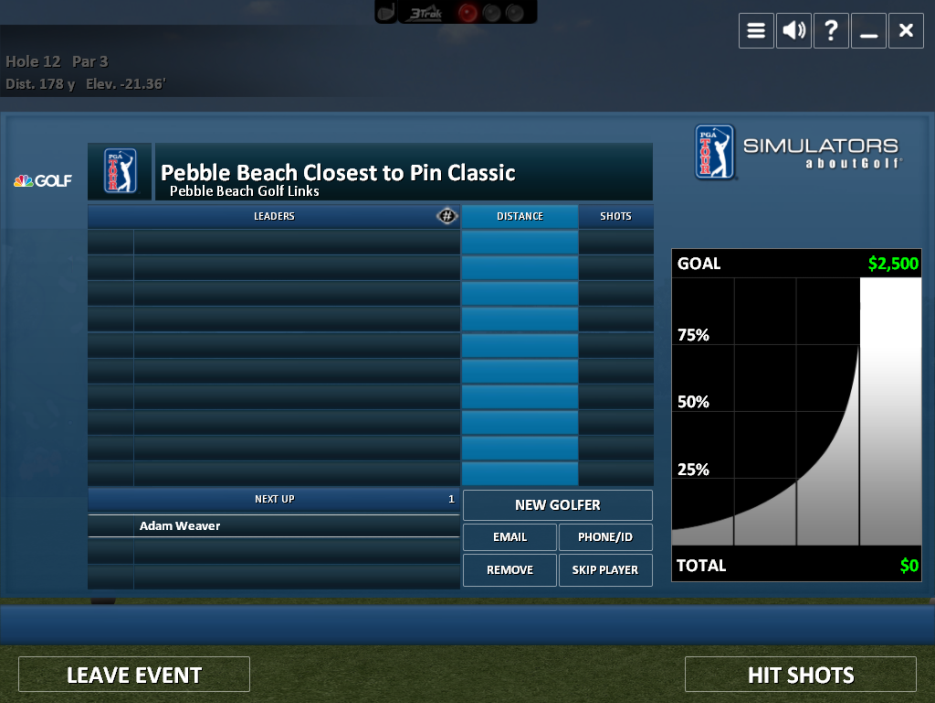The image size is (935, 703).
Task: Minimize the simulator window
Action: 869,30
